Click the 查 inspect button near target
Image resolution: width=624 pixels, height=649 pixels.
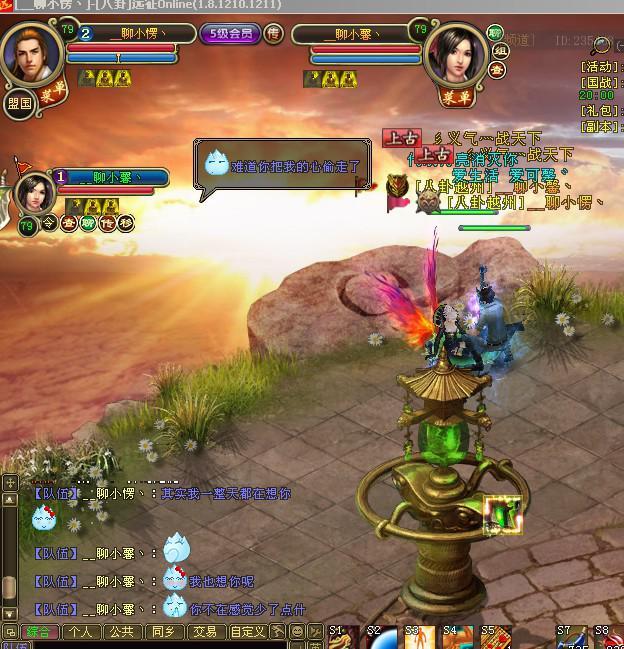pos(497,70)
